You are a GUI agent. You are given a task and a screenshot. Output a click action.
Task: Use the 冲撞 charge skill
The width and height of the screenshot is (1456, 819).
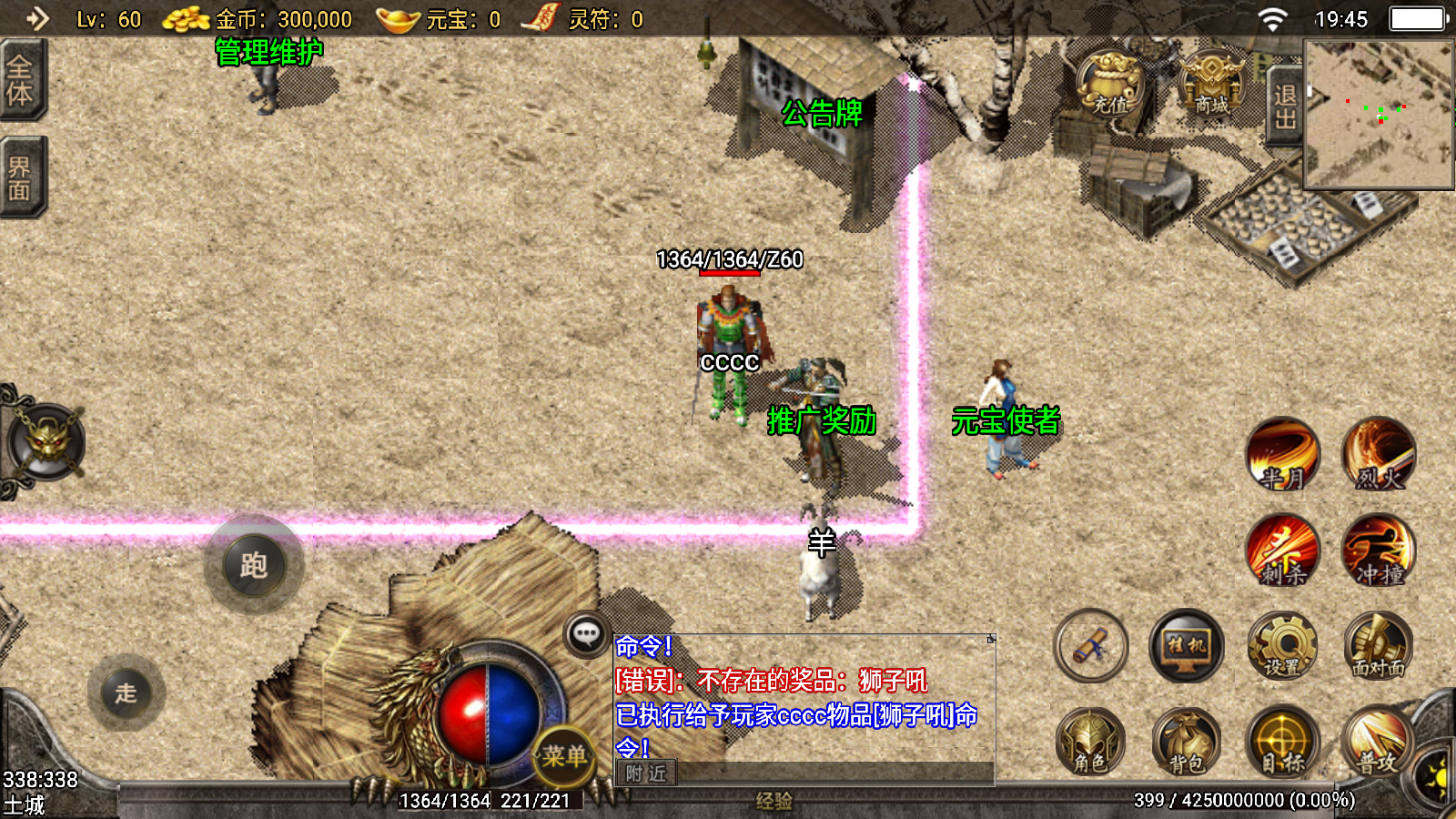coord(1379,551)
